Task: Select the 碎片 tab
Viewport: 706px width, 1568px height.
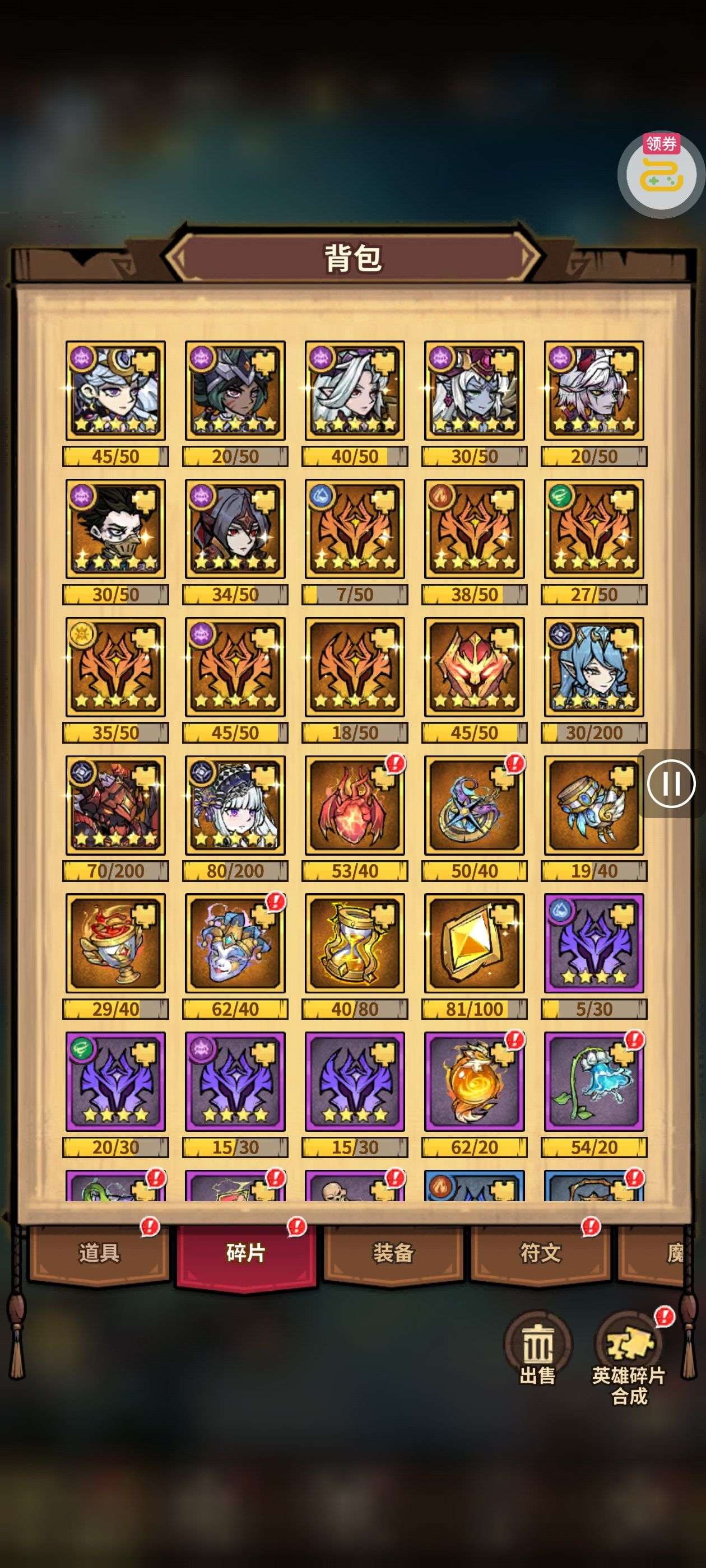Action: click(246, 1253)
